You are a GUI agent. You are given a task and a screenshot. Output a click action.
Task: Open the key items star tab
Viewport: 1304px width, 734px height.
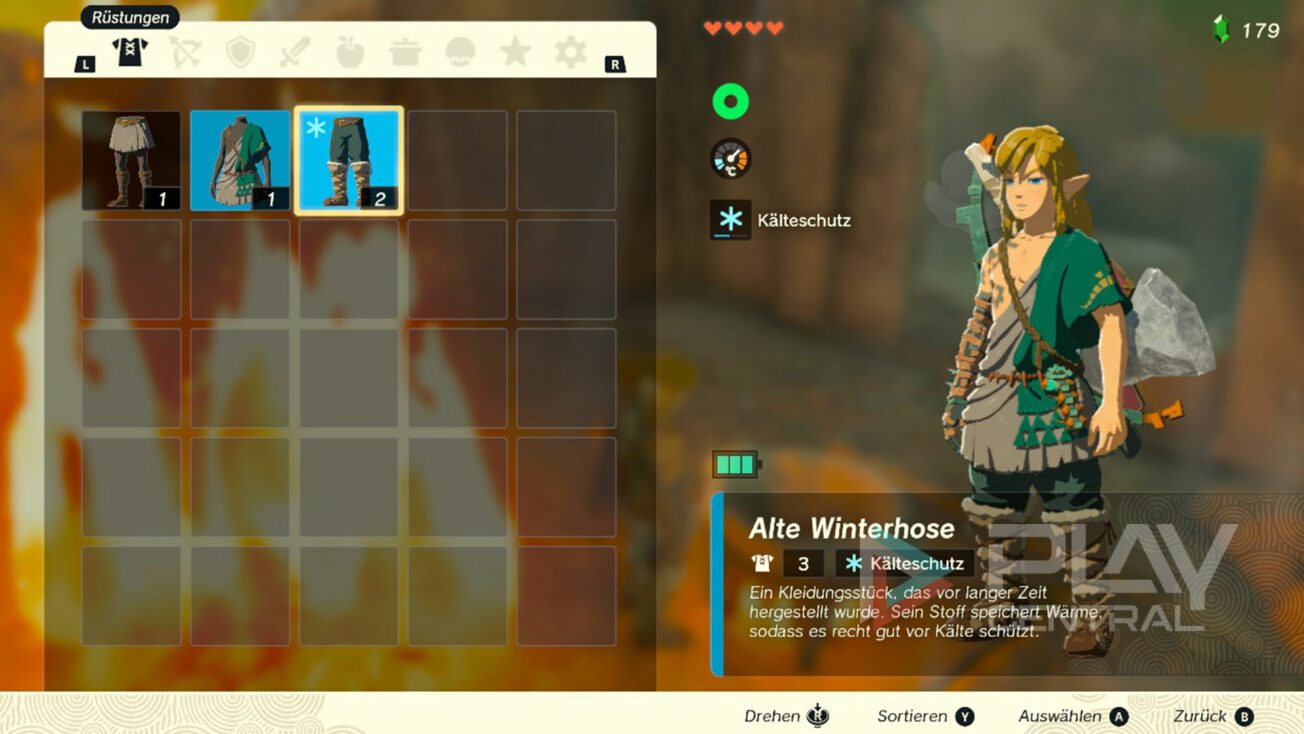(515, 54)
